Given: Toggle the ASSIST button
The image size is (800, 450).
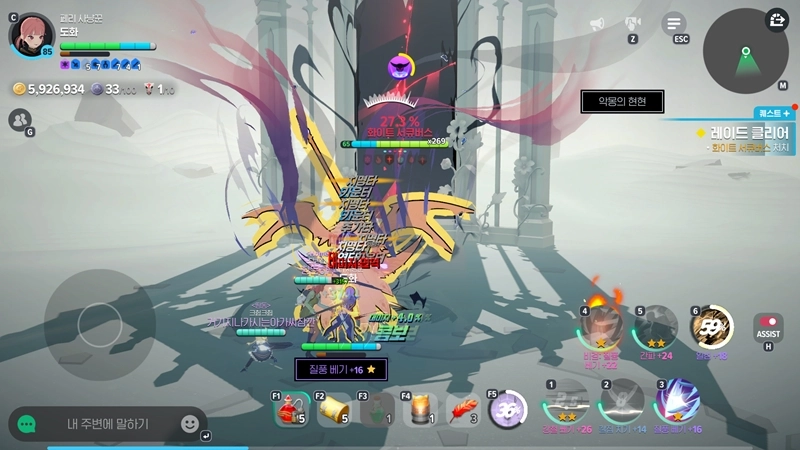Looking at the screenshot, I should (x=768, y=327).
